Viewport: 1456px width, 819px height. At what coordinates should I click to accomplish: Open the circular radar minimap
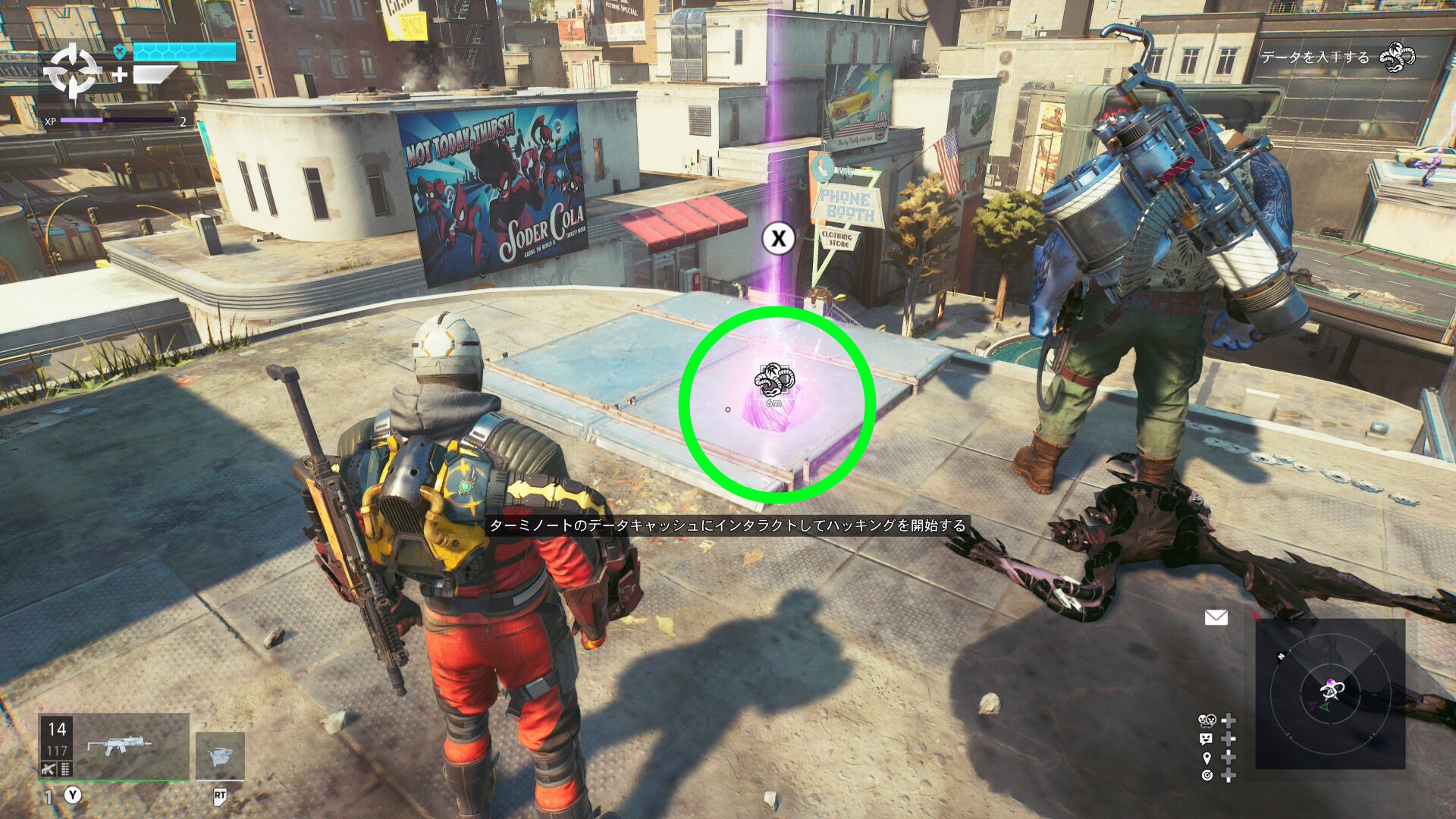[x=1330, y=693]
